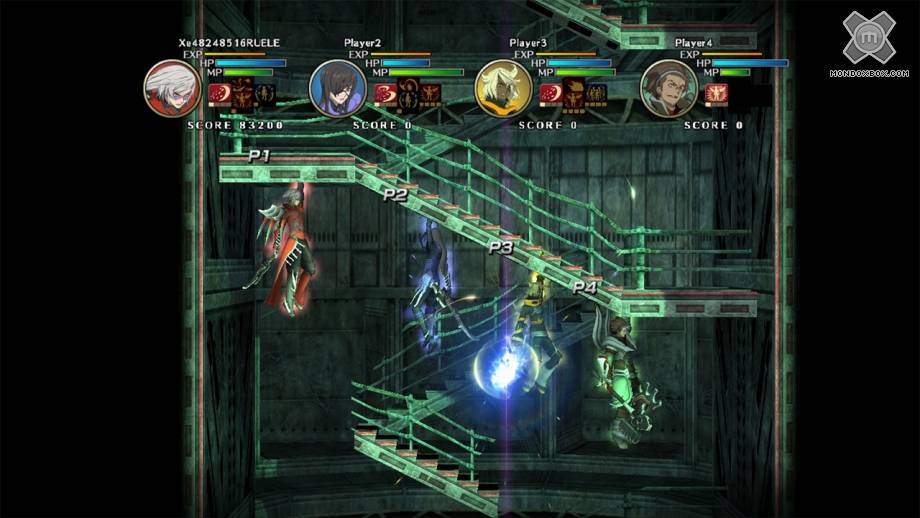The width and height of the screenshot is (920, 518).
Task: Use Player3's red crescent skill icon
Action: coord(550,96)
